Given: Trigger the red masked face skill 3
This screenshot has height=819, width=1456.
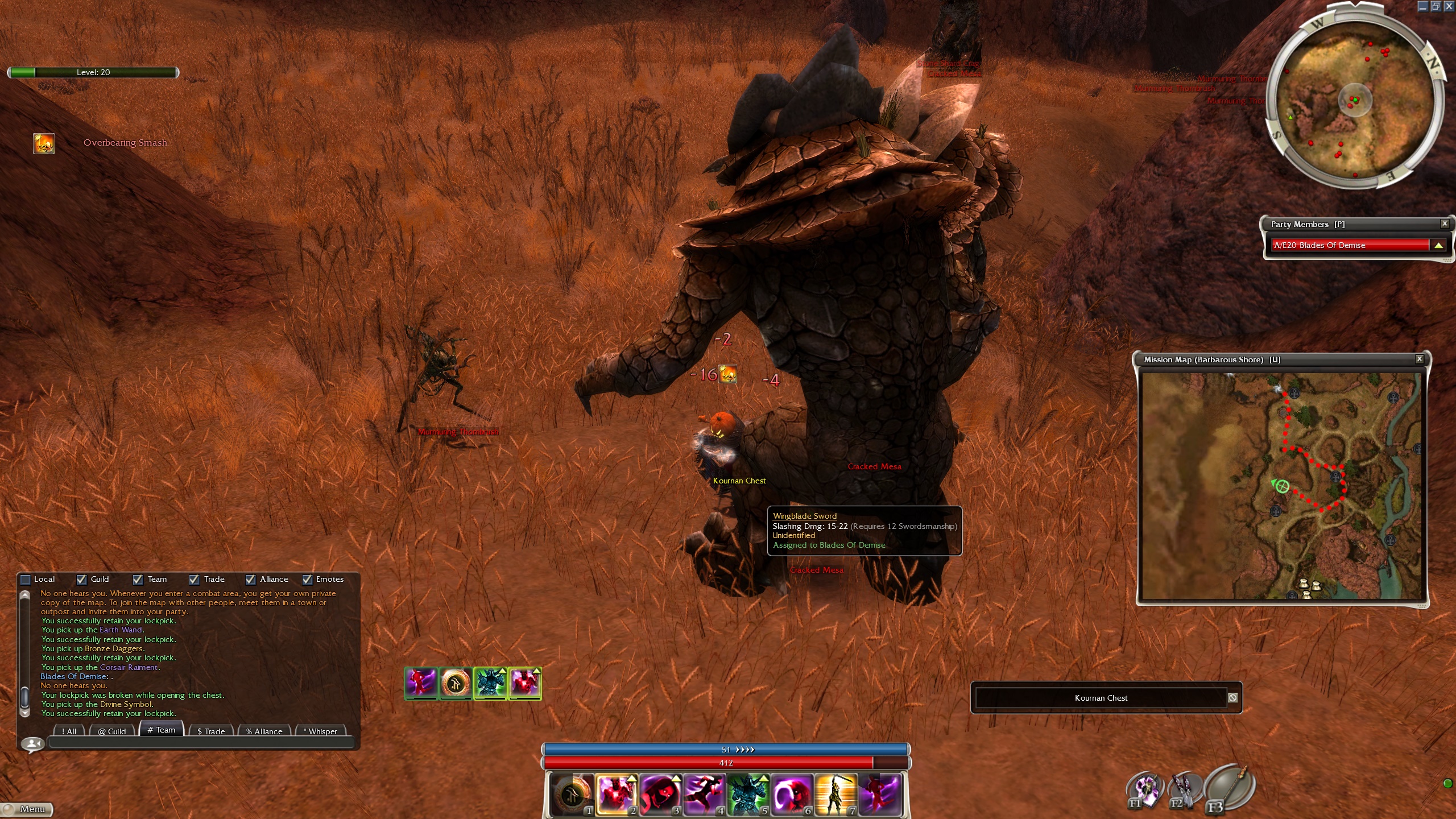Looking at the screenshot, I should pos(660,793).
